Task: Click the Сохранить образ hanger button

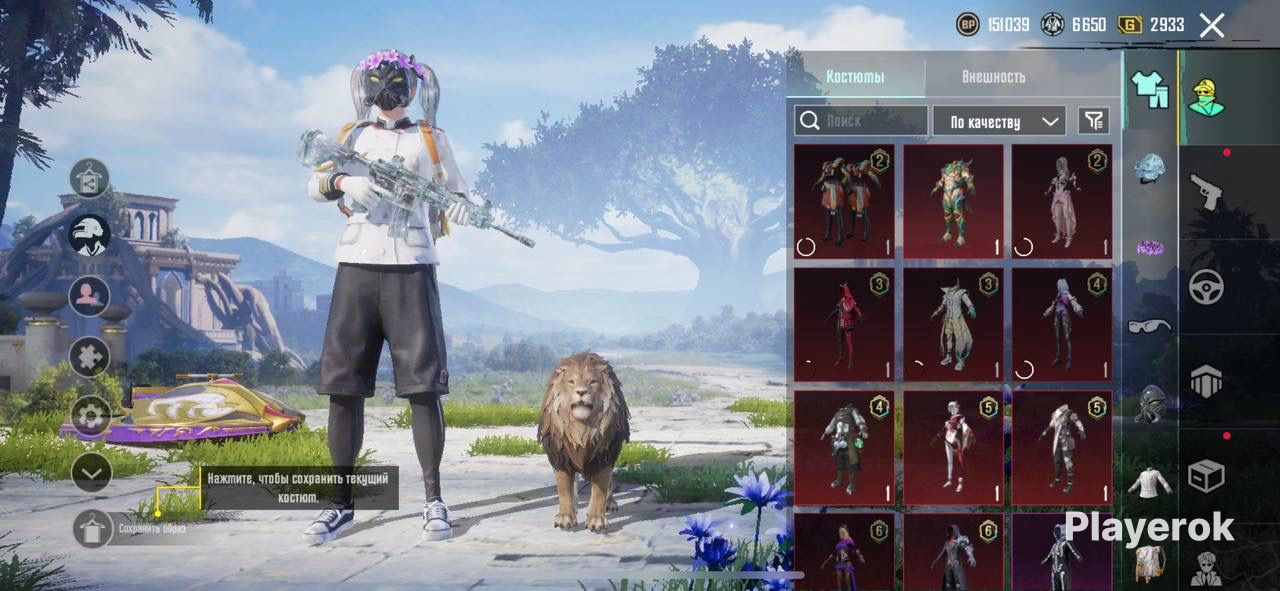Action: 92,529
